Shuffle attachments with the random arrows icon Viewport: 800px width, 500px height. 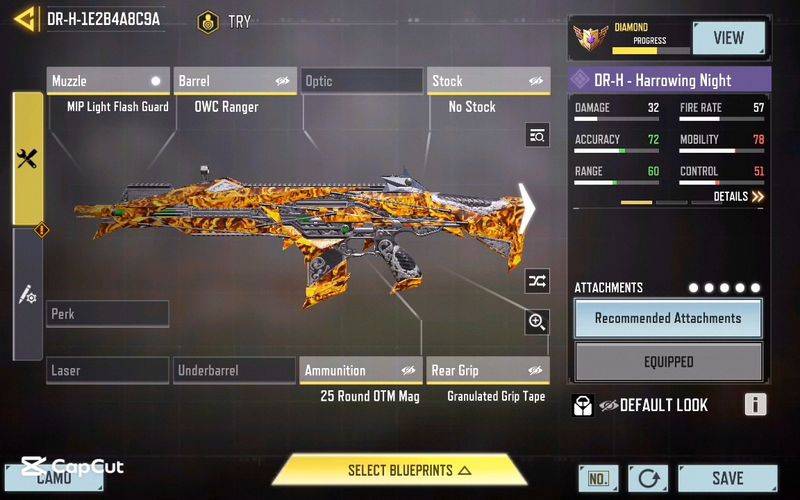click(x=537, y=281)
